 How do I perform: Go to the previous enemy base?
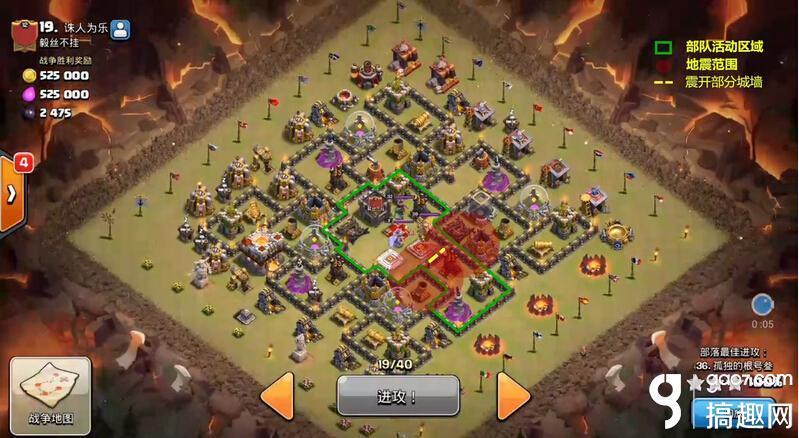277,396
